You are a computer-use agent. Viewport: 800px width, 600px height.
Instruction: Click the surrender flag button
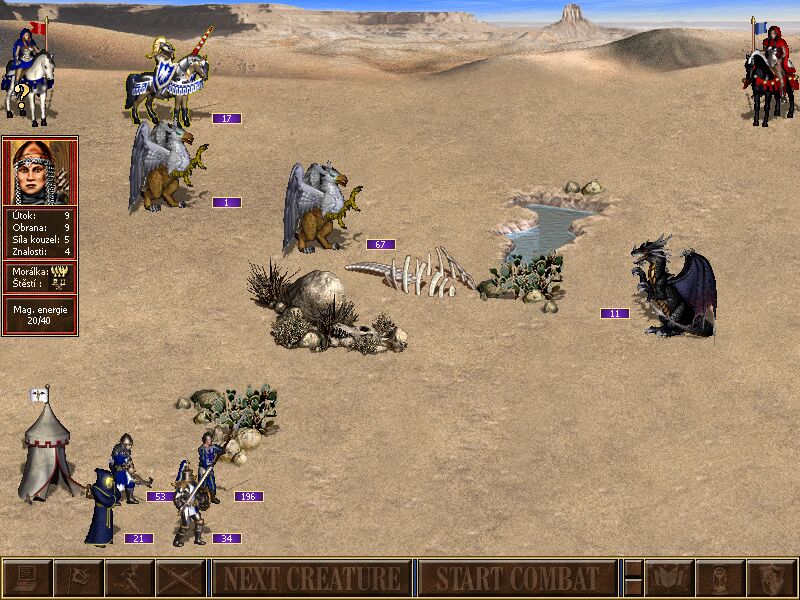[x=78, y=578]
